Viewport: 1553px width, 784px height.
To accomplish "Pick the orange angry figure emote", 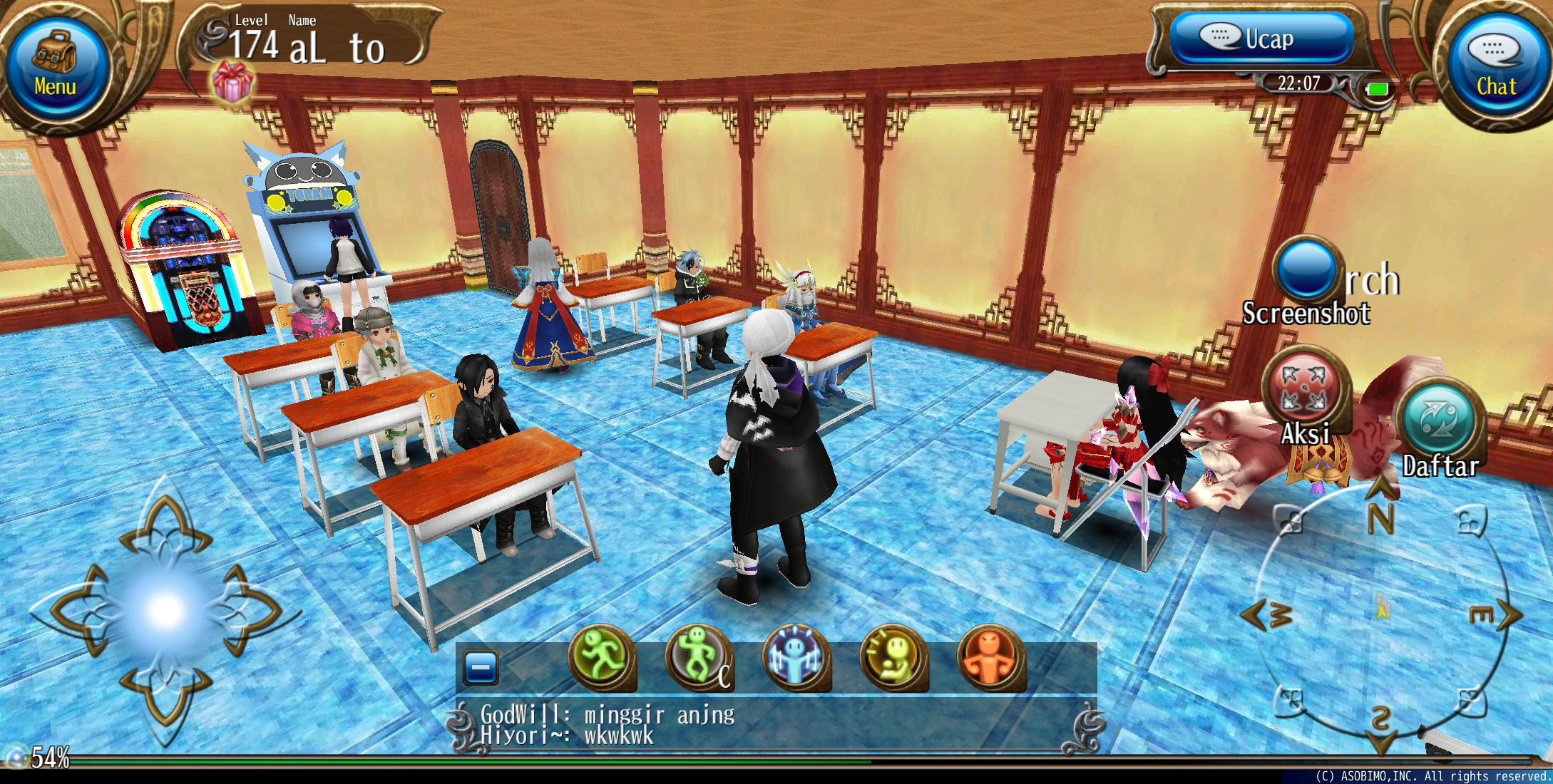I will click(x=990, y=657).
